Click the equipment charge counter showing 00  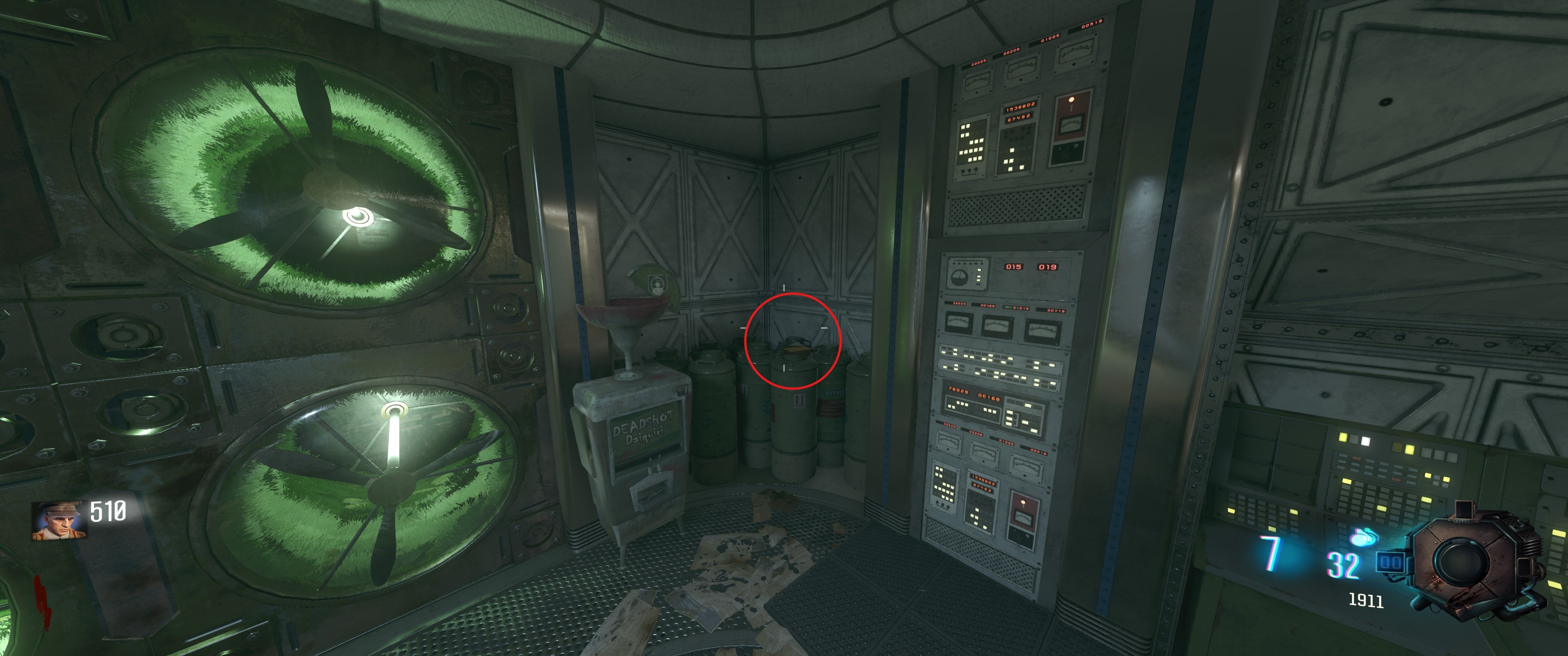point(1392,562)
